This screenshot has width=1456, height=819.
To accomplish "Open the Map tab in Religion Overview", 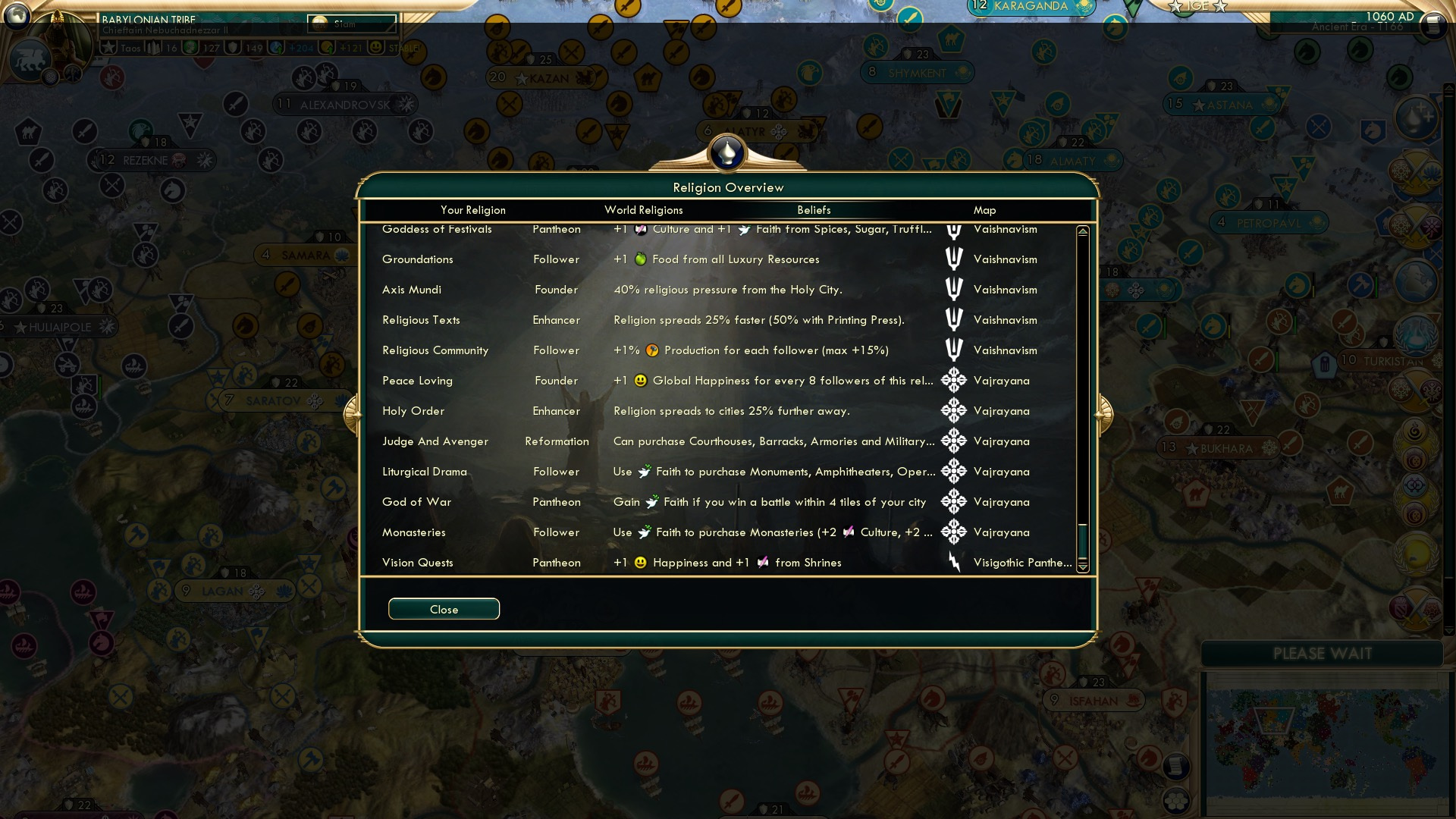I will pos(984,210).
